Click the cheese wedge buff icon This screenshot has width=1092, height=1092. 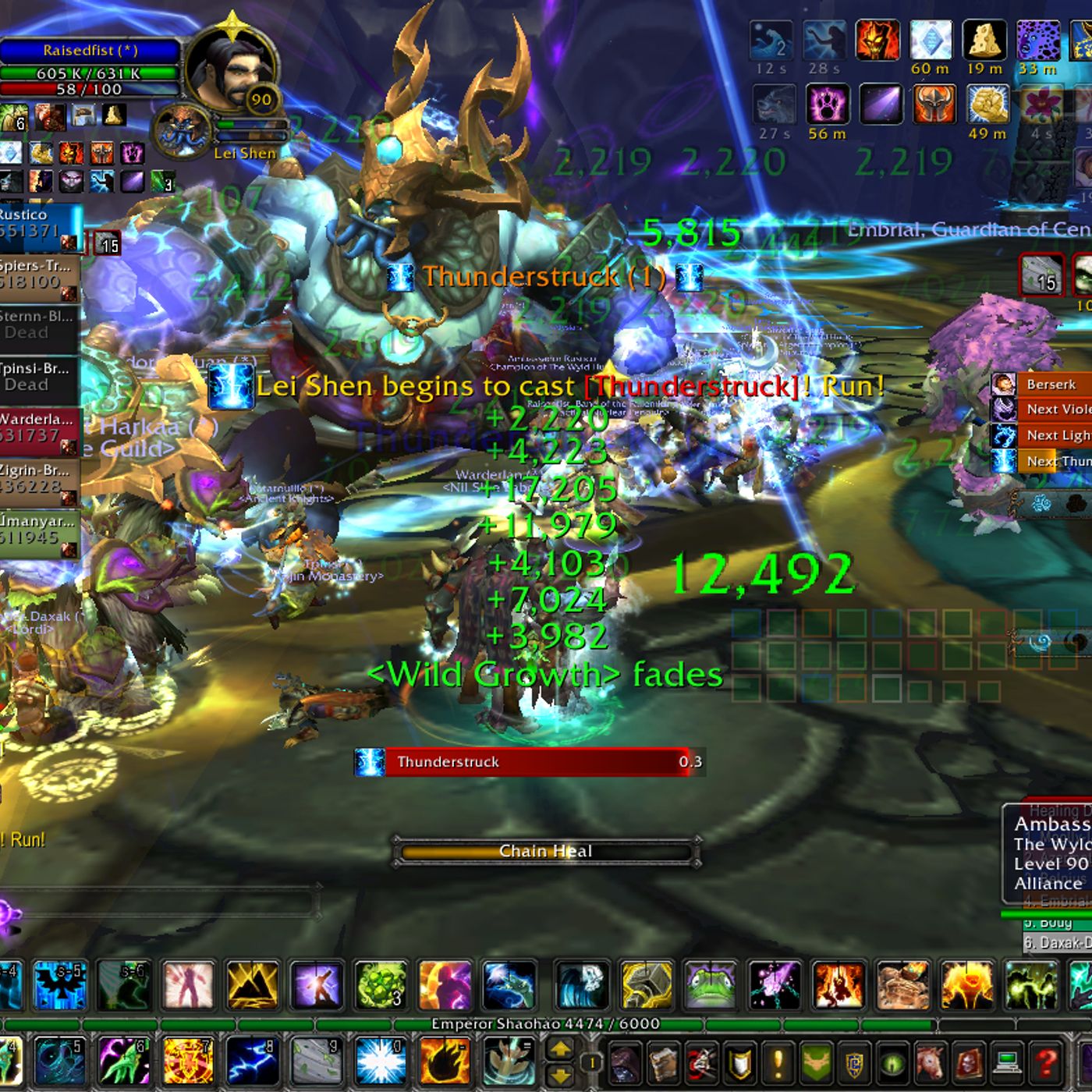pyautogui.click(x=984, y=39)
